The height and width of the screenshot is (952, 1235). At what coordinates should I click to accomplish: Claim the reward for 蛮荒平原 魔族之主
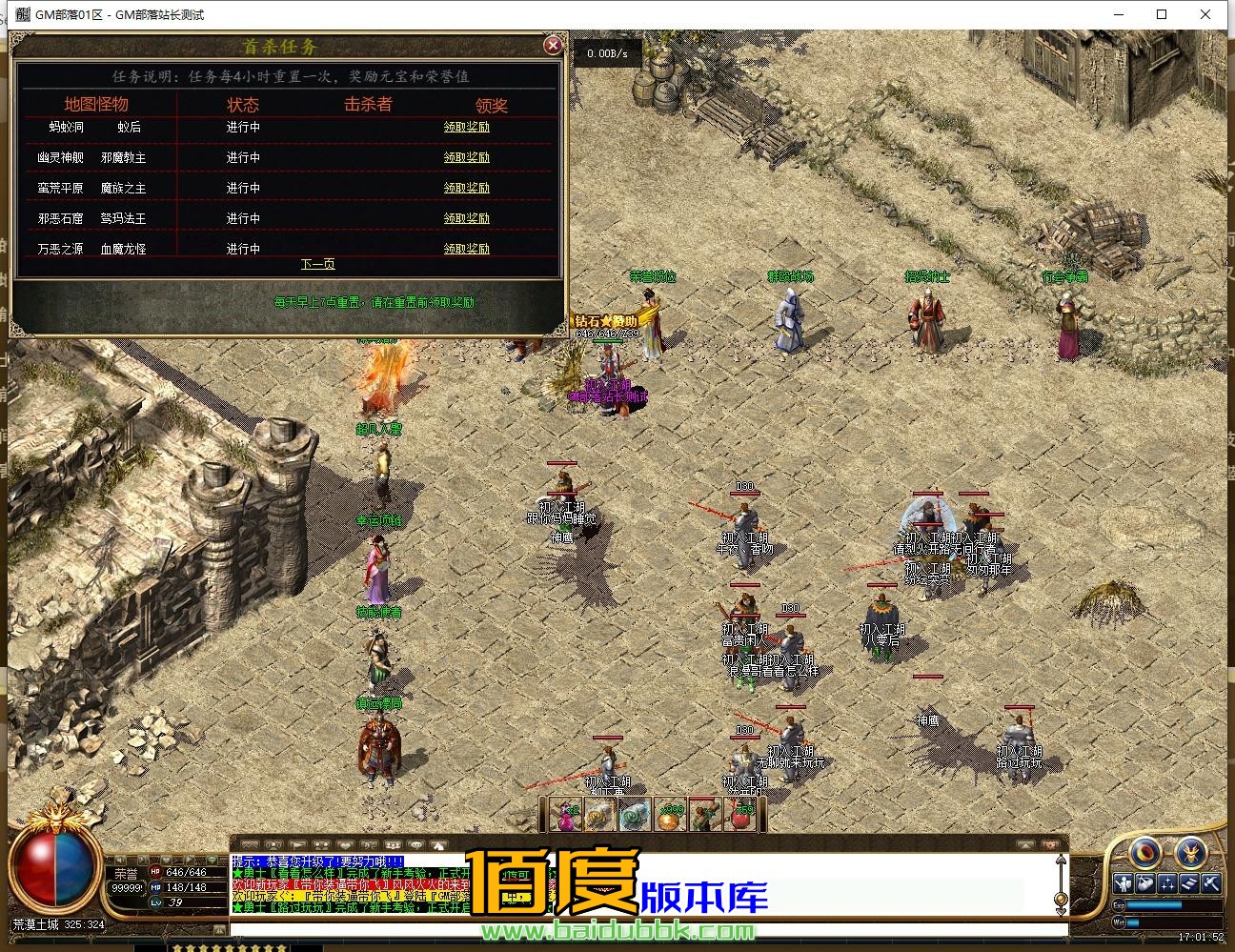tap(466, 188)
